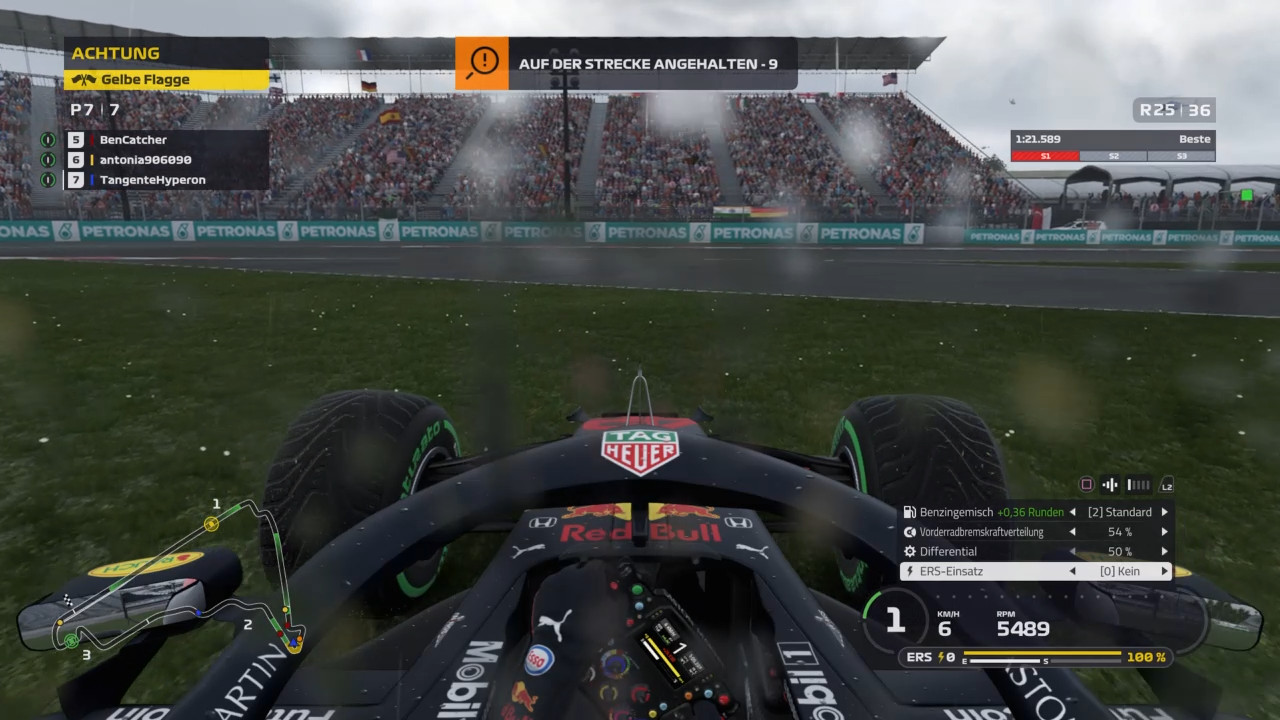This screenshot has width=1280, height=720.
Task: Lower ERS-Einsatz with left arrow
Action: 1070,572
